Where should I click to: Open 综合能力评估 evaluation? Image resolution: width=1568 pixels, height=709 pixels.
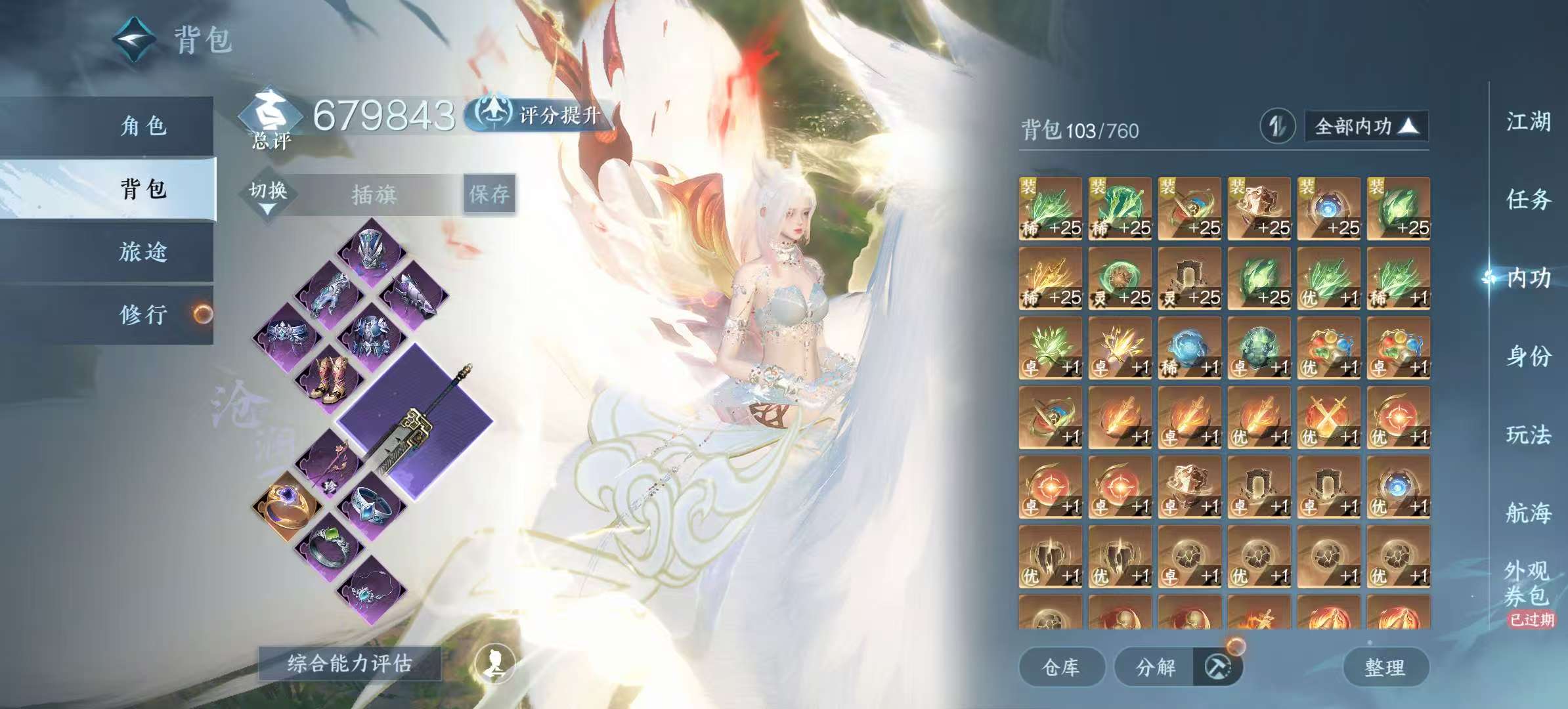point(350,664)
